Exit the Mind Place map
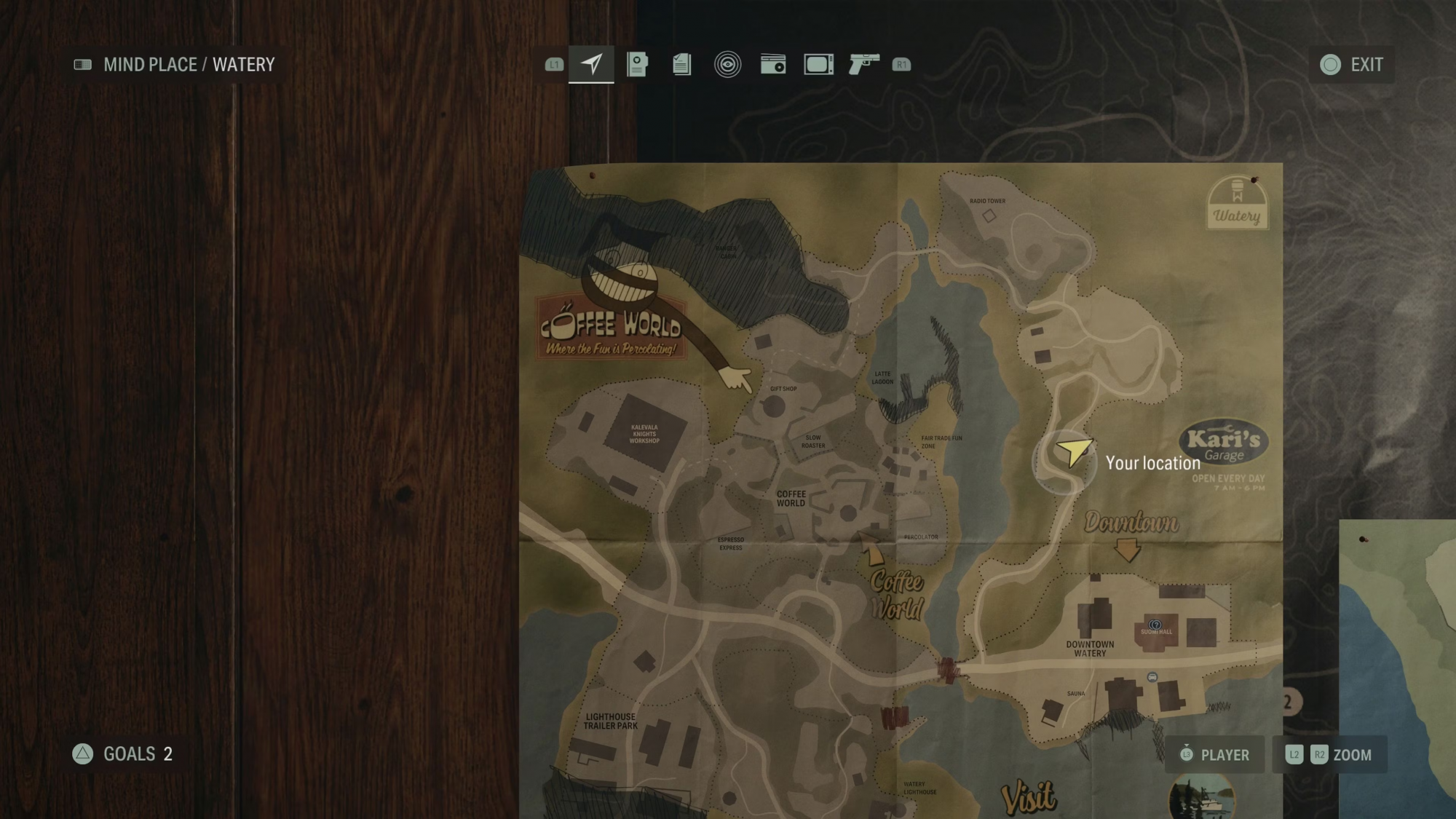 click(1352, 65)
